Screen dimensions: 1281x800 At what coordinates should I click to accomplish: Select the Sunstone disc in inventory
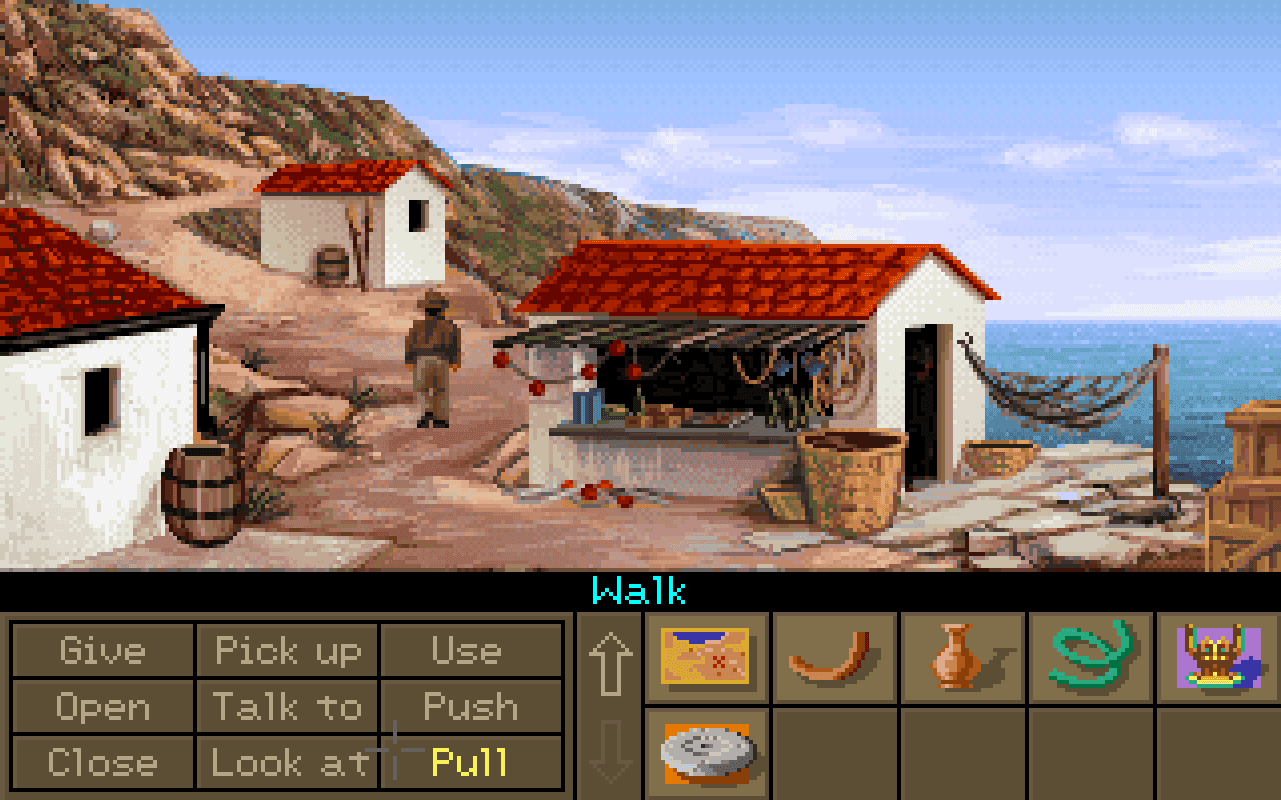(x=708, y=745)
